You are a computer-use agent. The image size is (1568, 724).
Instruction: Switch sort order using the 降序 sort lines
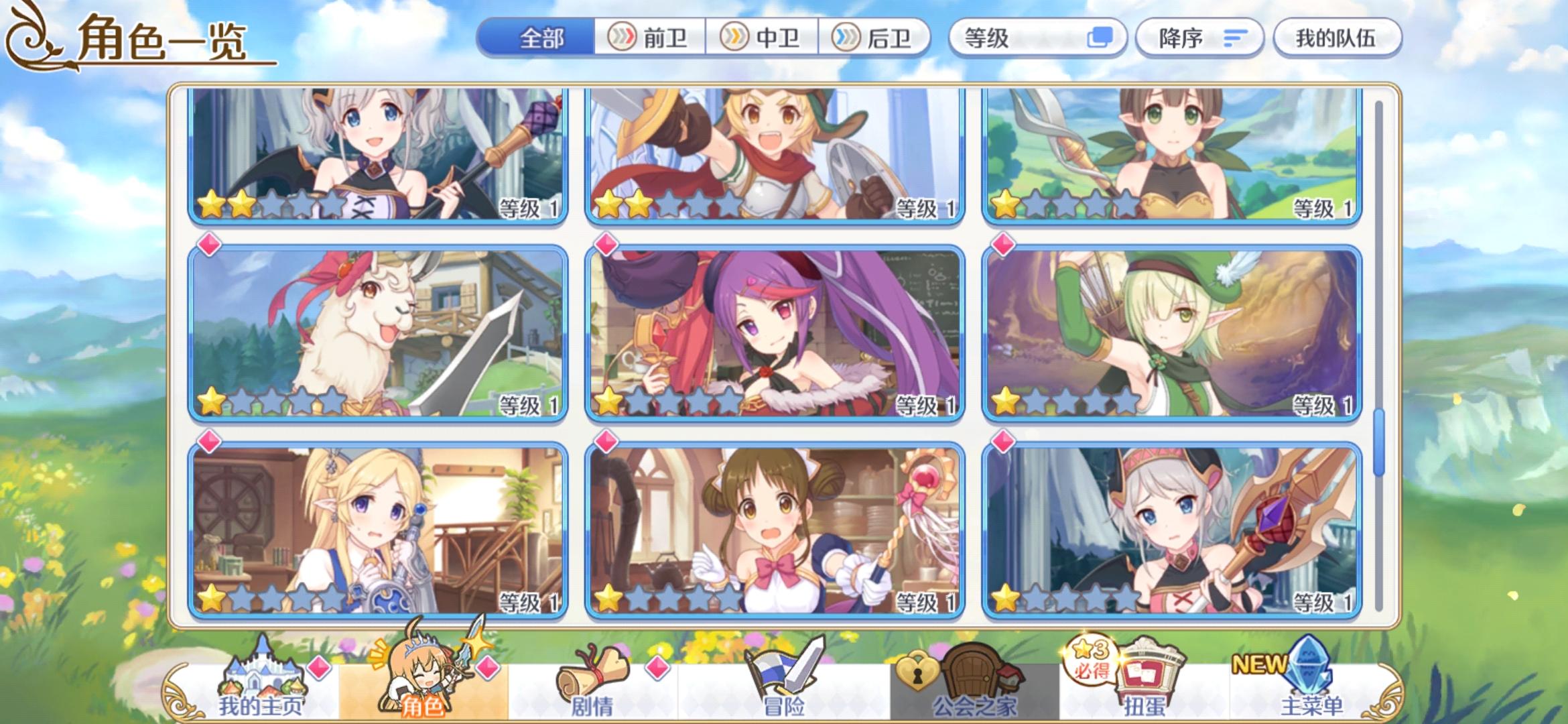[x=1236, y=39]
